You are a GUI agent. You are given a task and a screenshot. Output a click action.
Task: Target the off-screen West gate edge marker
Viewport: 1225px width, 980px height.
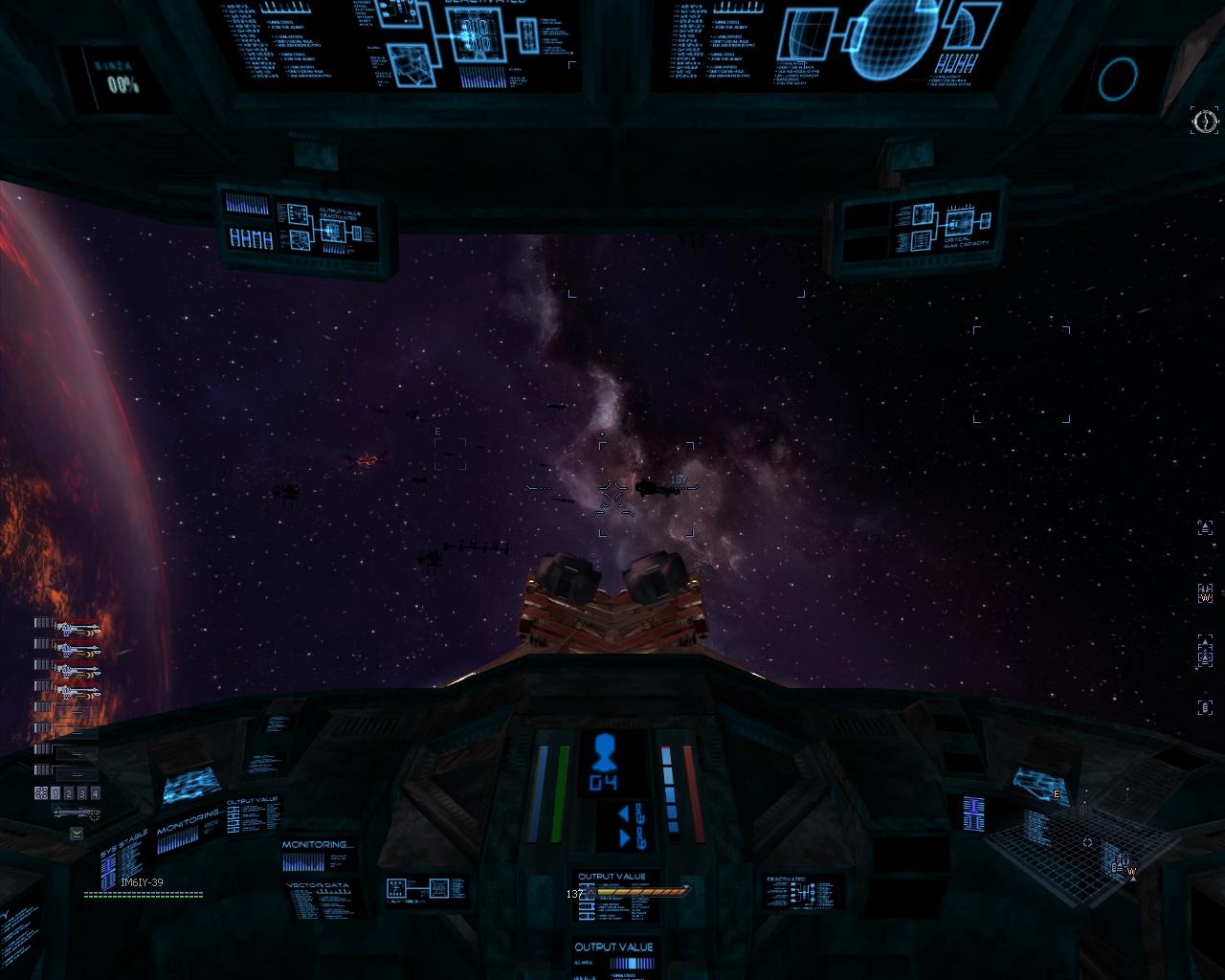tap(1206, 594)
